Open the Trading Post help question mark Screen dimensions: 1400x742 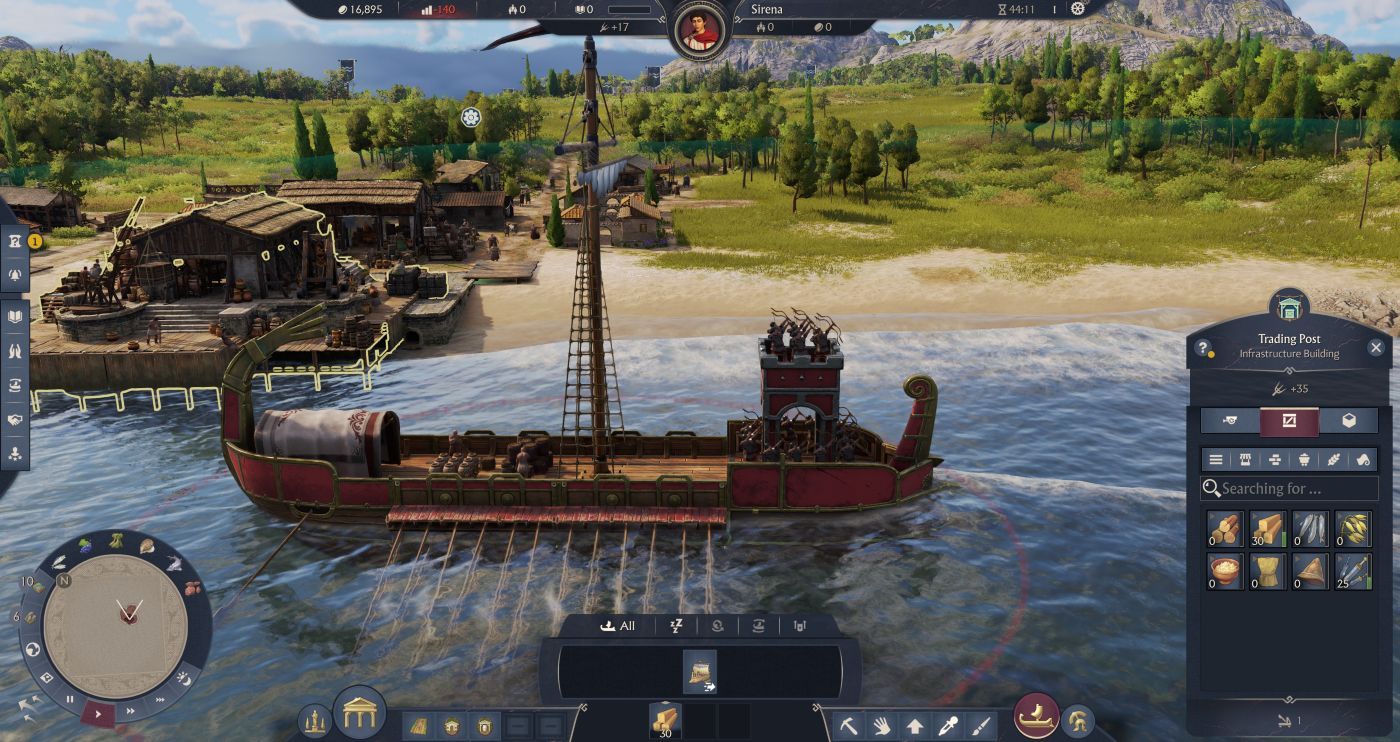[x=1204, y=349]
